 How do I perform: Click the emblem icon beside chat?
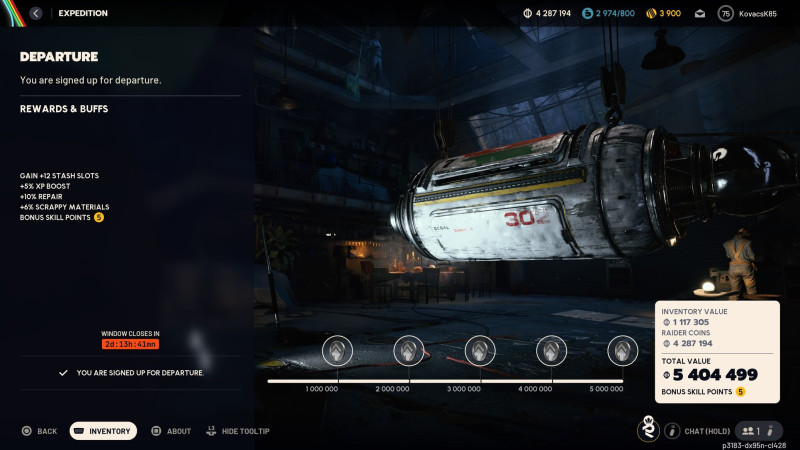648,430
